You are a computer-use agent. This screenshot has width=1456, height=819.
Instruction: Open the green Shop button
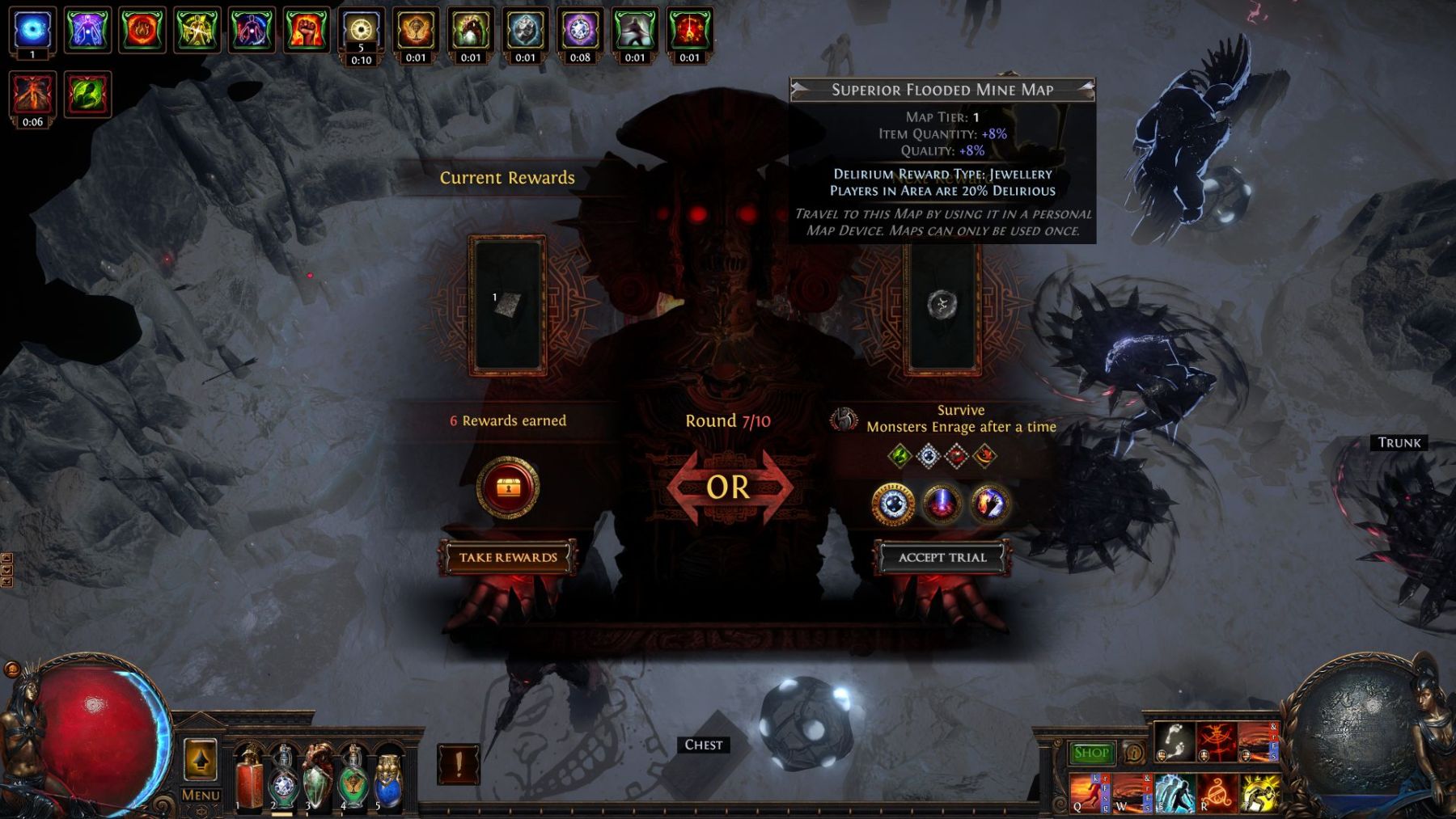pos(1091,753)
